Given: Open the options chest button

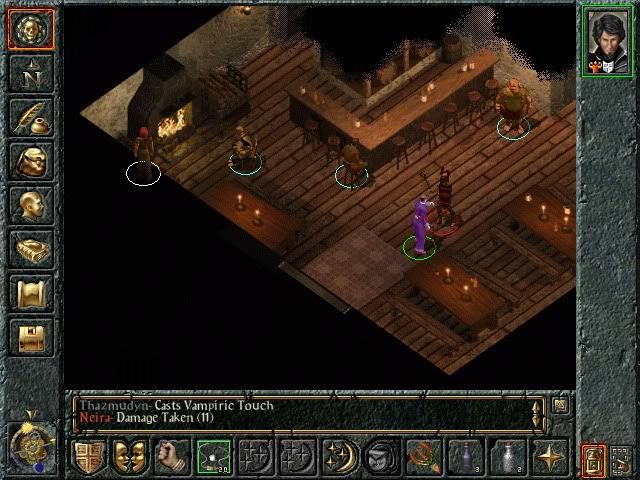Looking at the screenshot, I should [x=30, y=337].
